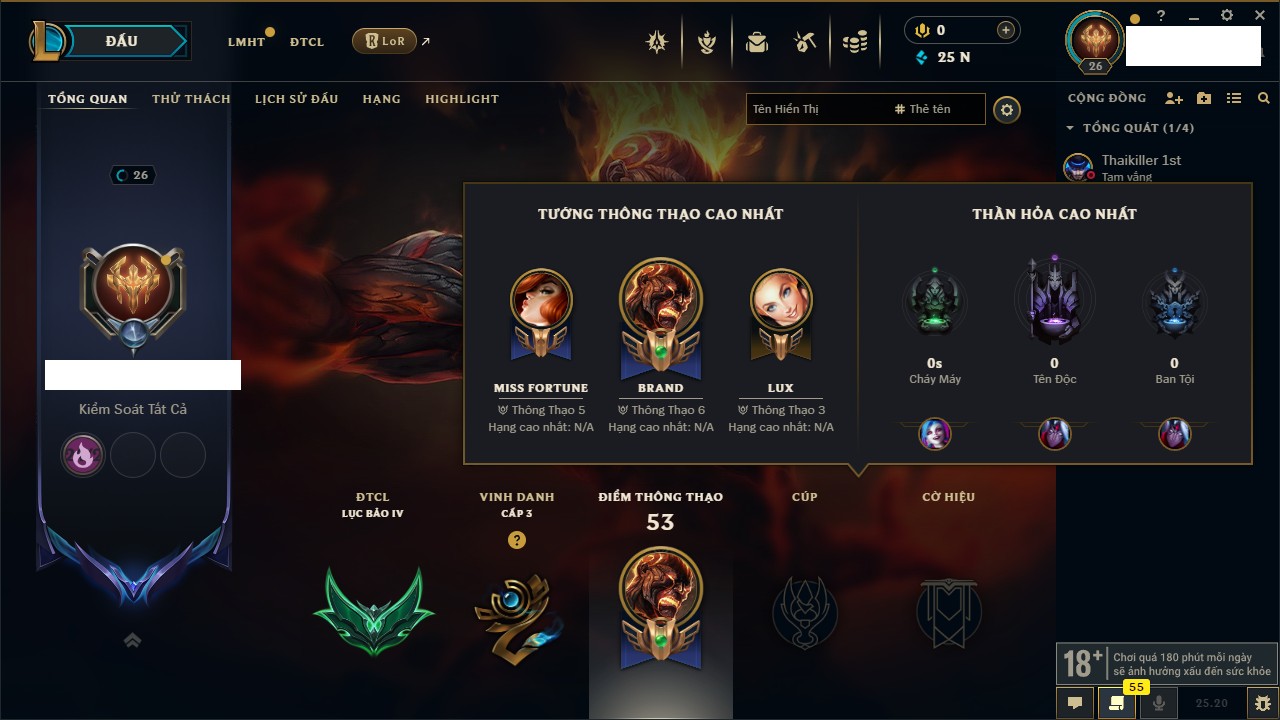This screenshot has height=720, width=1280.
Task: Open the chat speech bubble button
Action: pyautogui.click(x=1075, y=703)
